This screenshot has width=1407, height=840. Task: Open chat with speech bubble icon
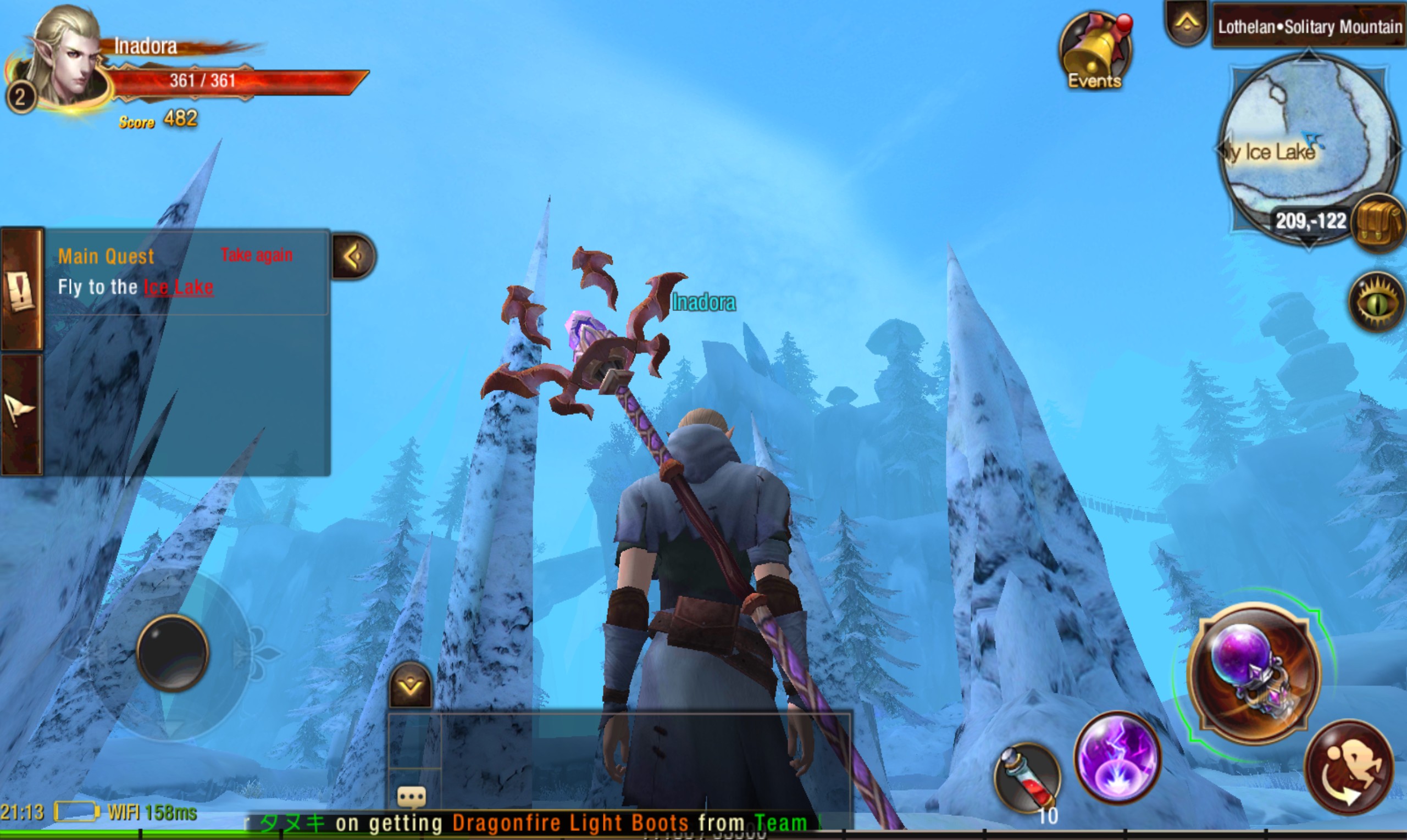click(x=411, y=797)
